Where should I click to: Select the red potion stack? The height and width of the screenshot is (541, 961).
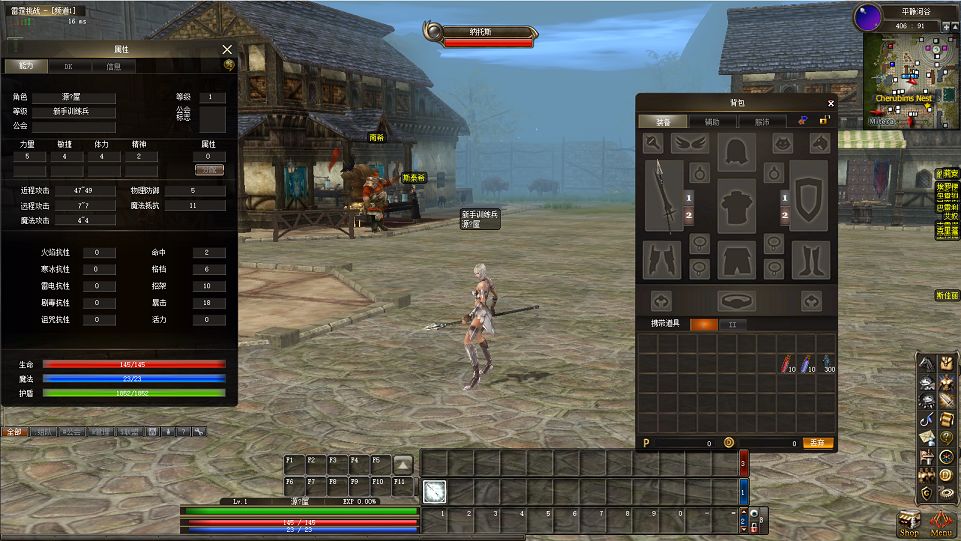787,364
